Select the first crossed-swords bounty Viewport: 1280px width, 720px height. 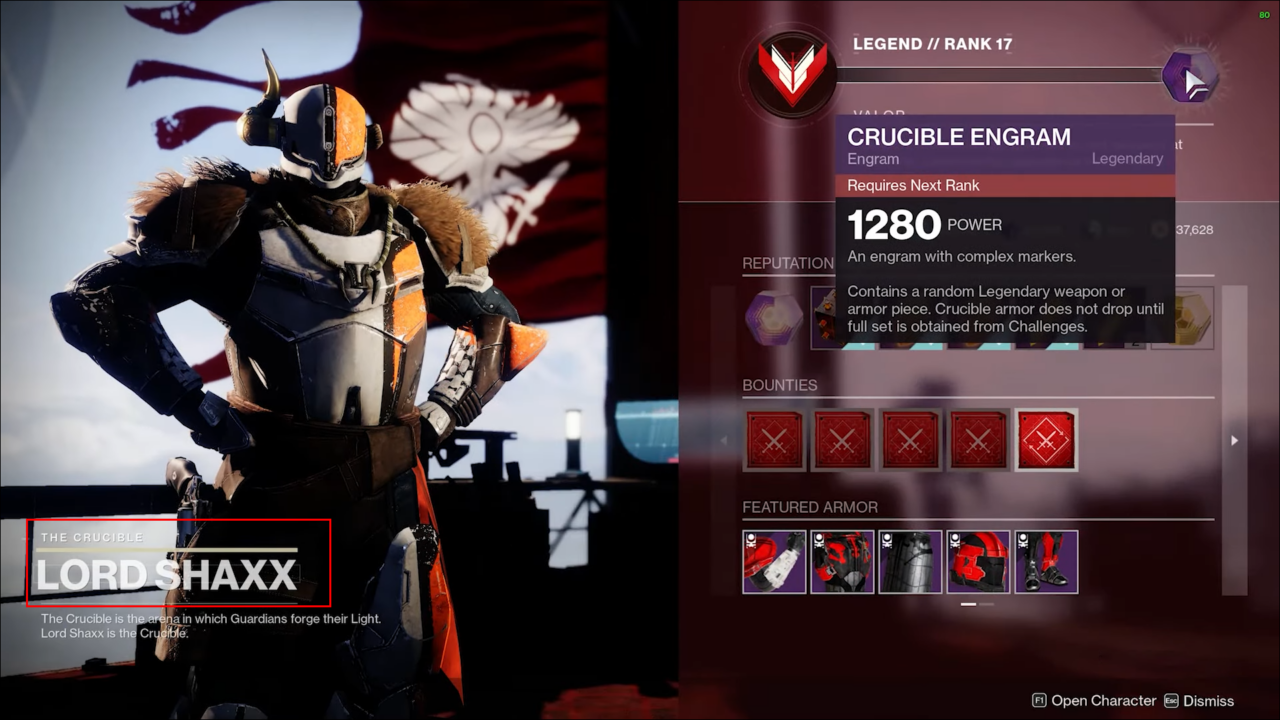[x=774, y=439]
